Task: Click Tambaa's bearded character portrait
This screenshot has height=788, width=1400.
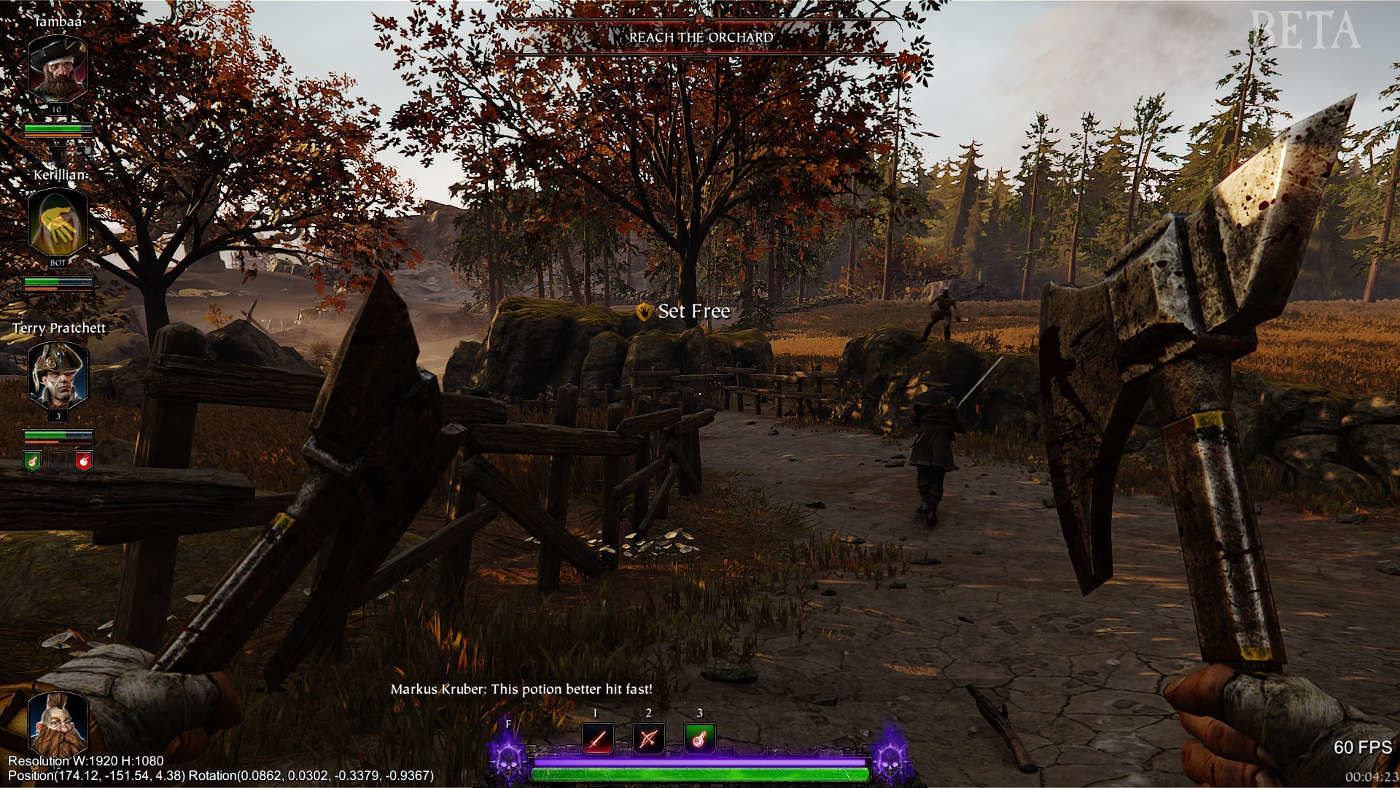Action: [x=58, y=68]
